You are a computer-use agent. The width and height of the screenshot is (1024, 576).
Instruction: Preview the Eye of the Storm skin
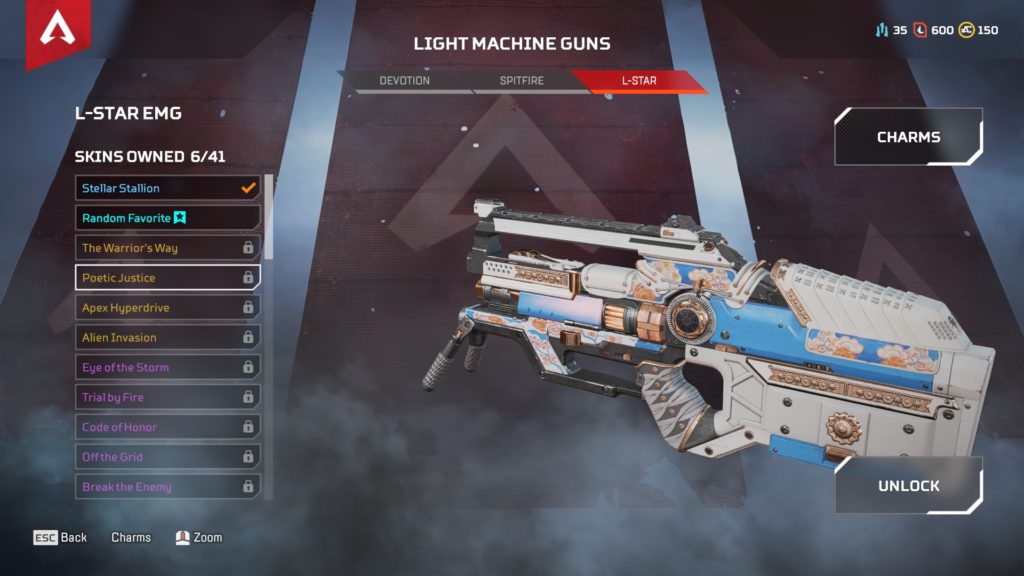(x=167, y=368)
